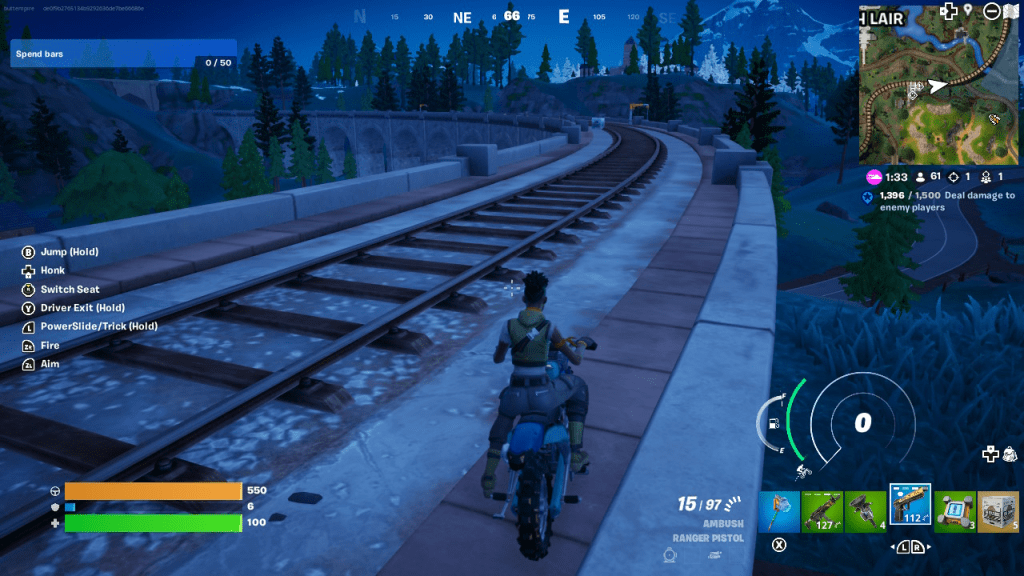Select the pickaxe slot in the hotbar
Screen dimensions: 1024x576
pos(779,511)
